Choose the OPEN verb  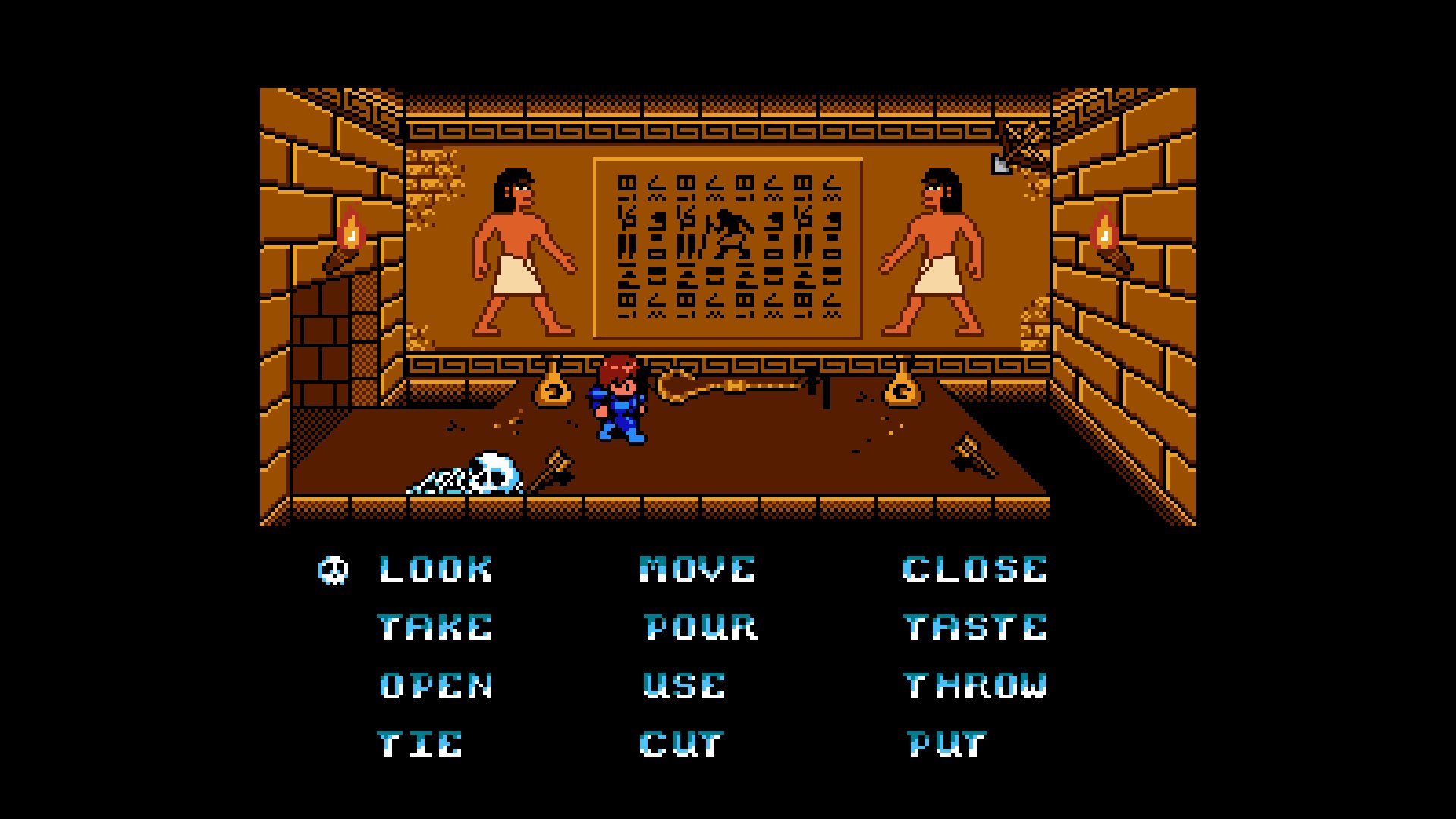pyautogui.click(x=434, y=686)
